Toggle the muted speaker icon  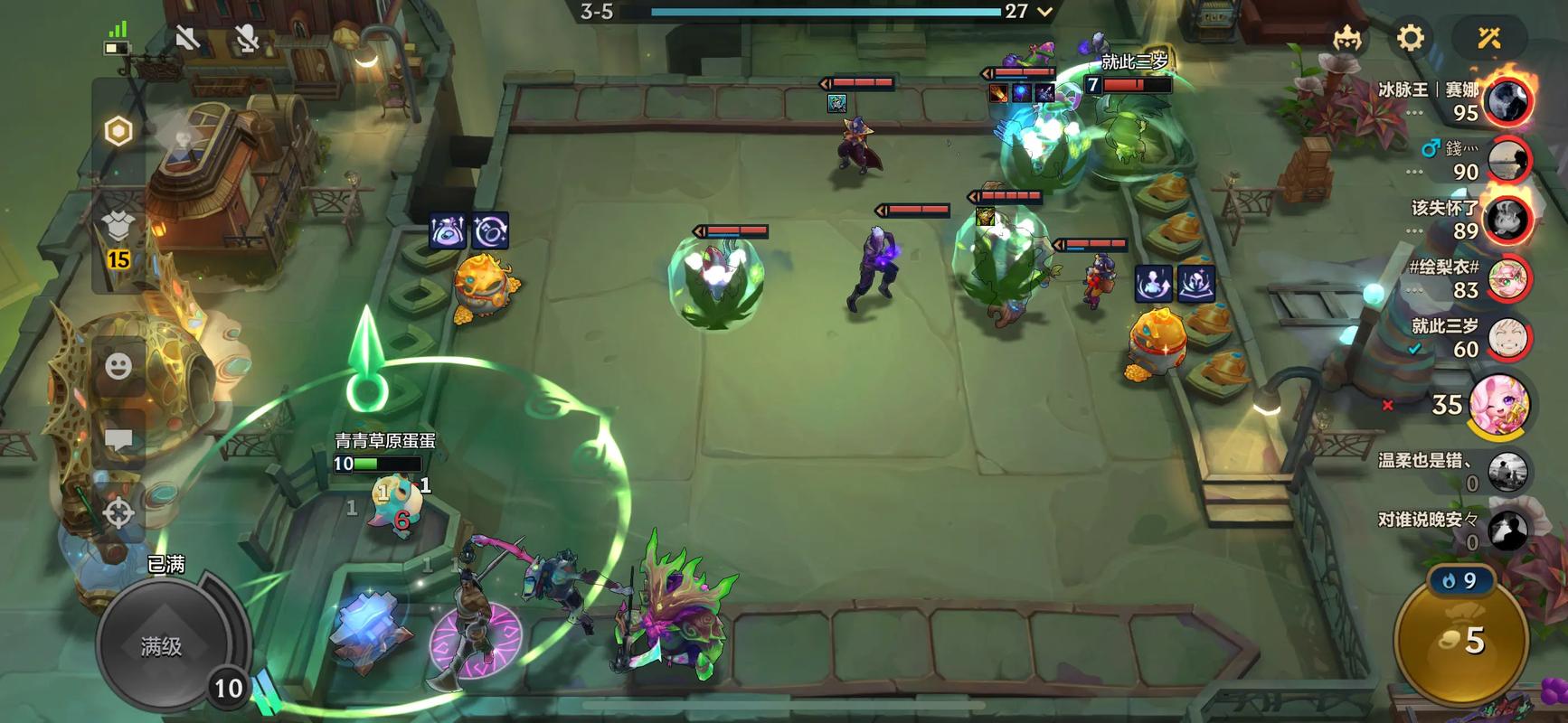tap(187, 38)
